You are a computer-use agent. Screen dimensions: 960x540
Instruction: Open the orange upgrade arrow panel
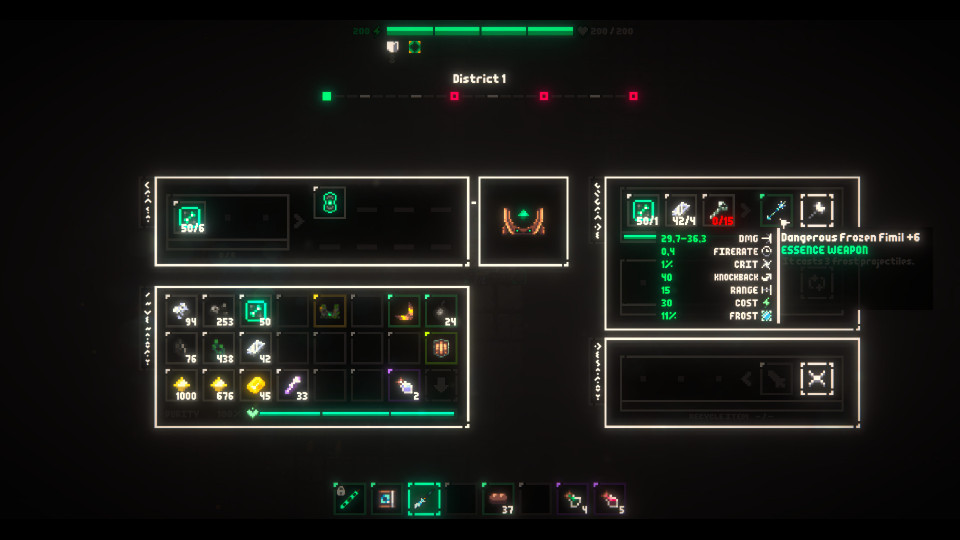(x=523, y=220)
